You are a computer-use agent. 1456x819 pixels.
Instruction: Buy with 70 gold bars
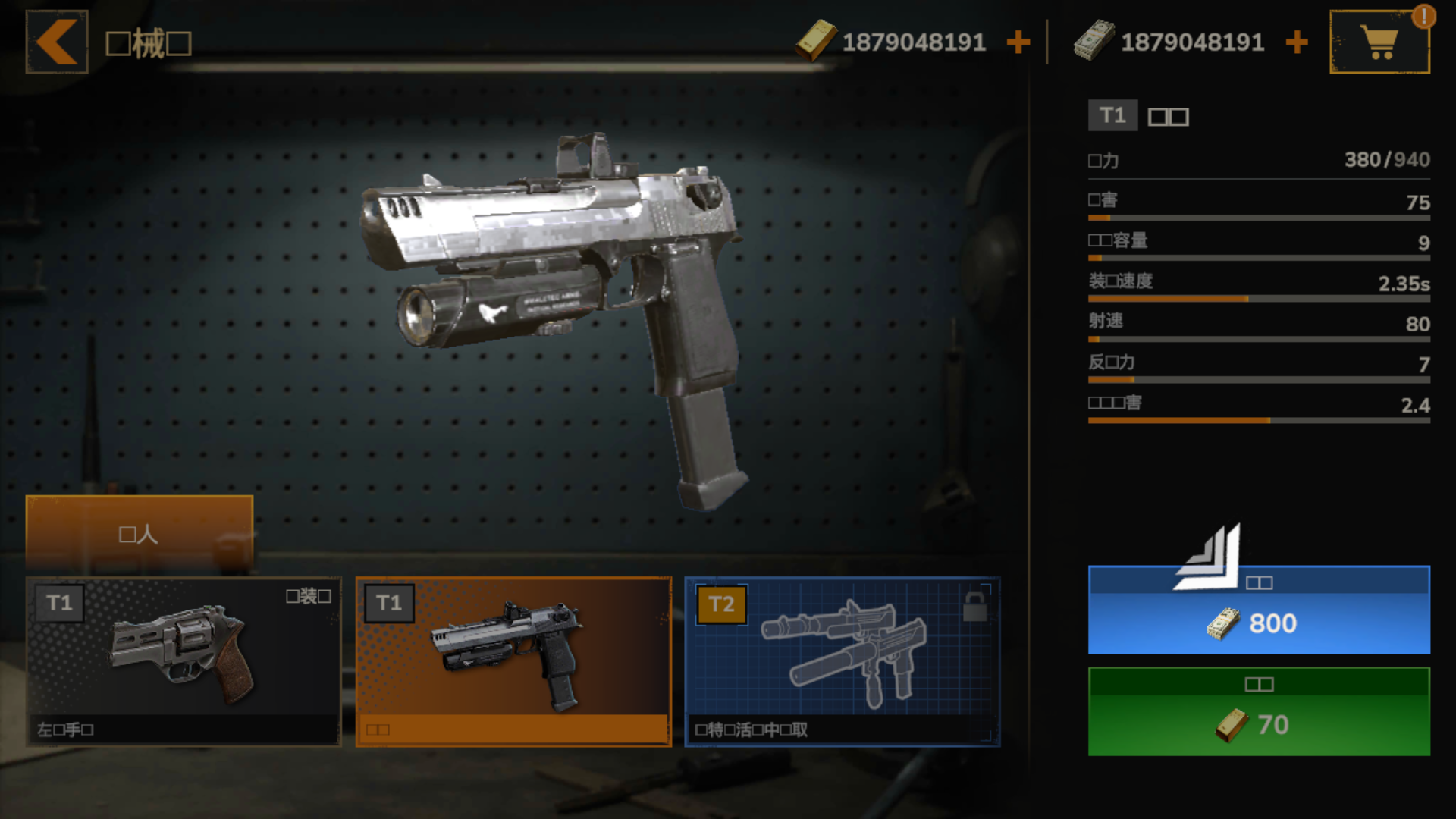[1259, 711]
